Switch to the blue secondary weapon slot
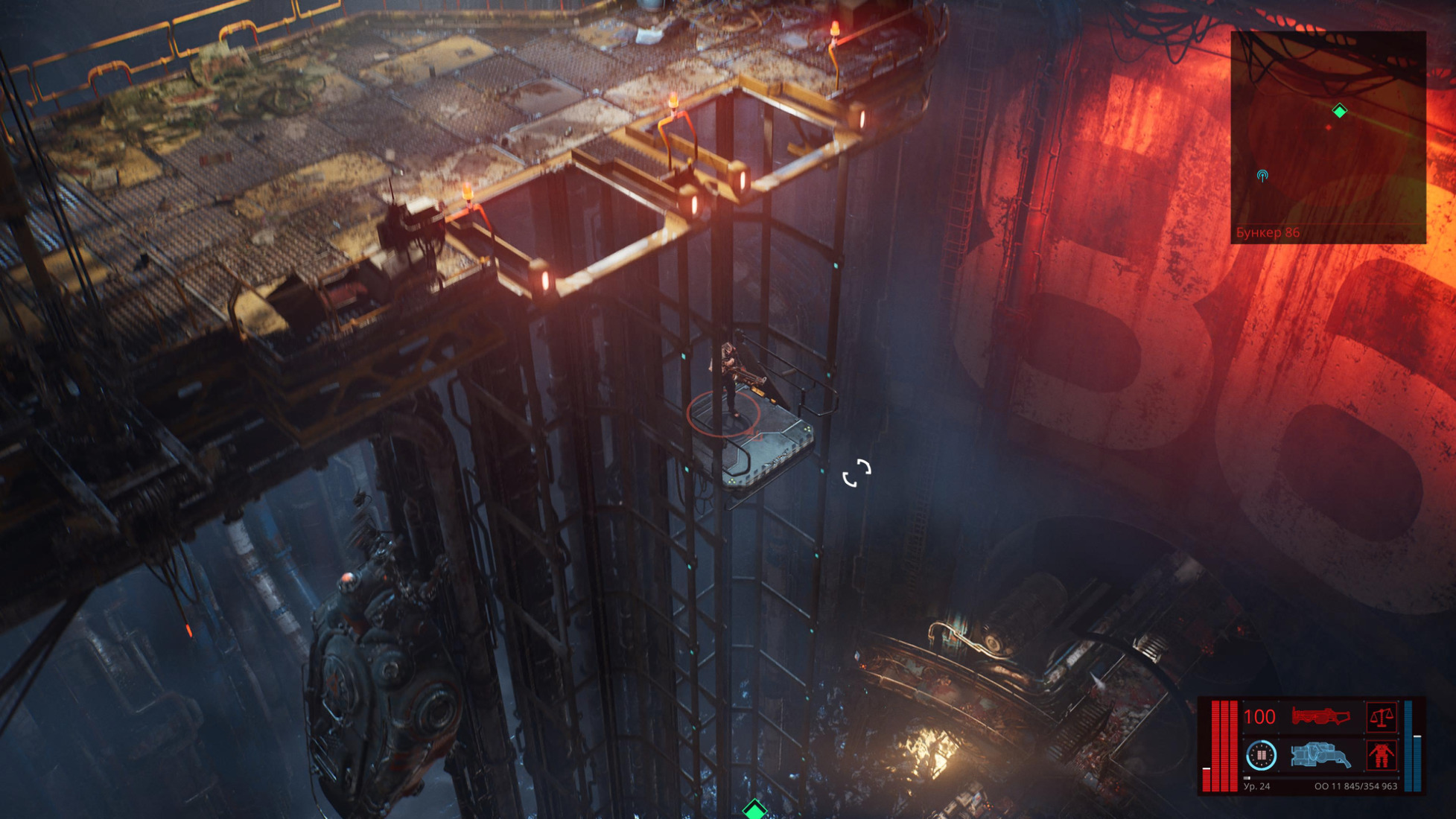 click(1320, 756)
